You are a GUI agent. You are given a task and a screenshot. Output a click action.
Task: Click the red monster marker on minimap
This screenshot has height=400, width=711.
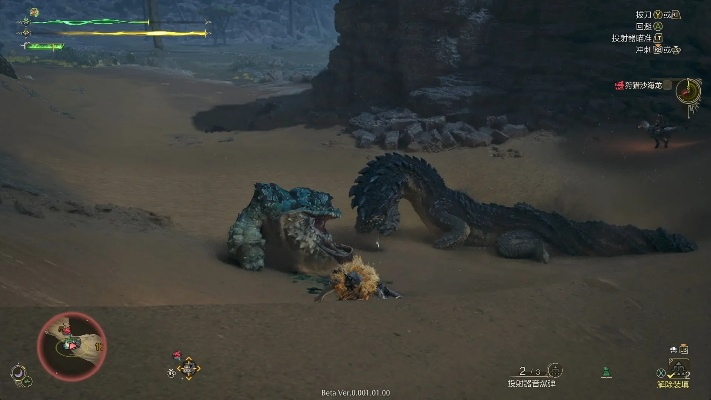66,329
